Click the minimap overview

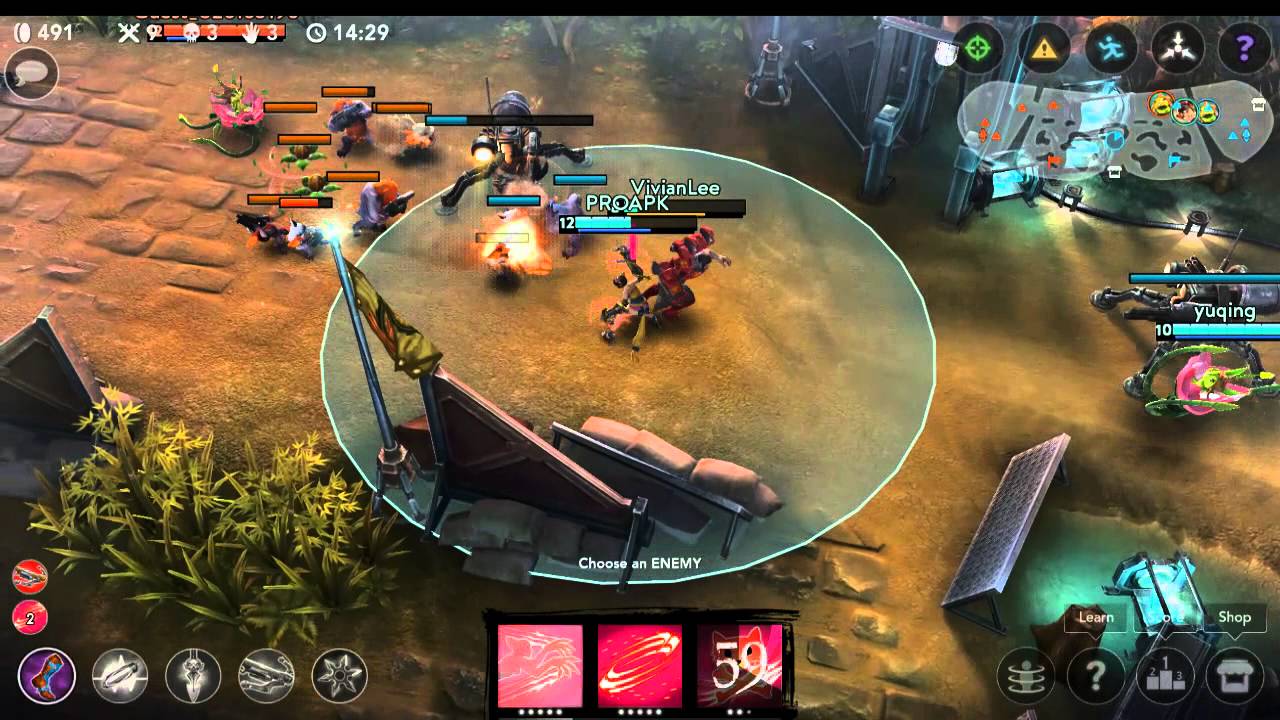[x=1110, y=130]
